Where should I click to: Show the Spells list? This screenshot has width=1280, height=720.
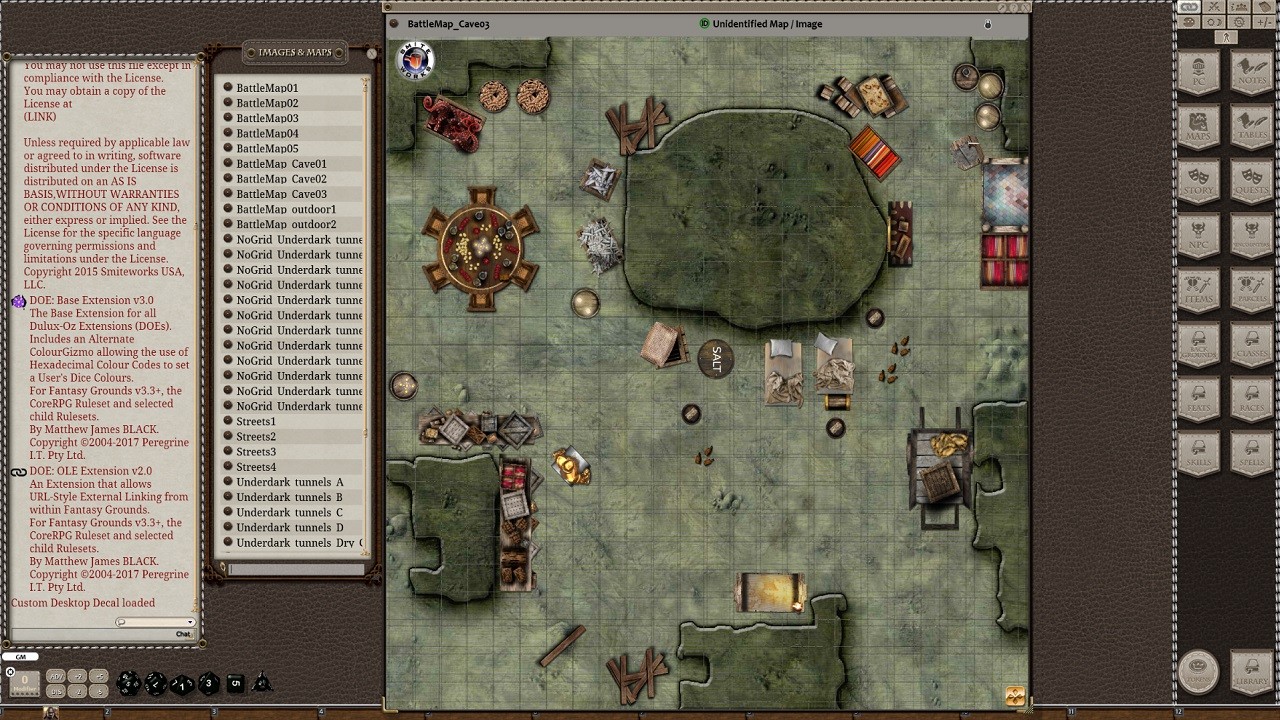pyautogui.click(x=1251, y=451)
